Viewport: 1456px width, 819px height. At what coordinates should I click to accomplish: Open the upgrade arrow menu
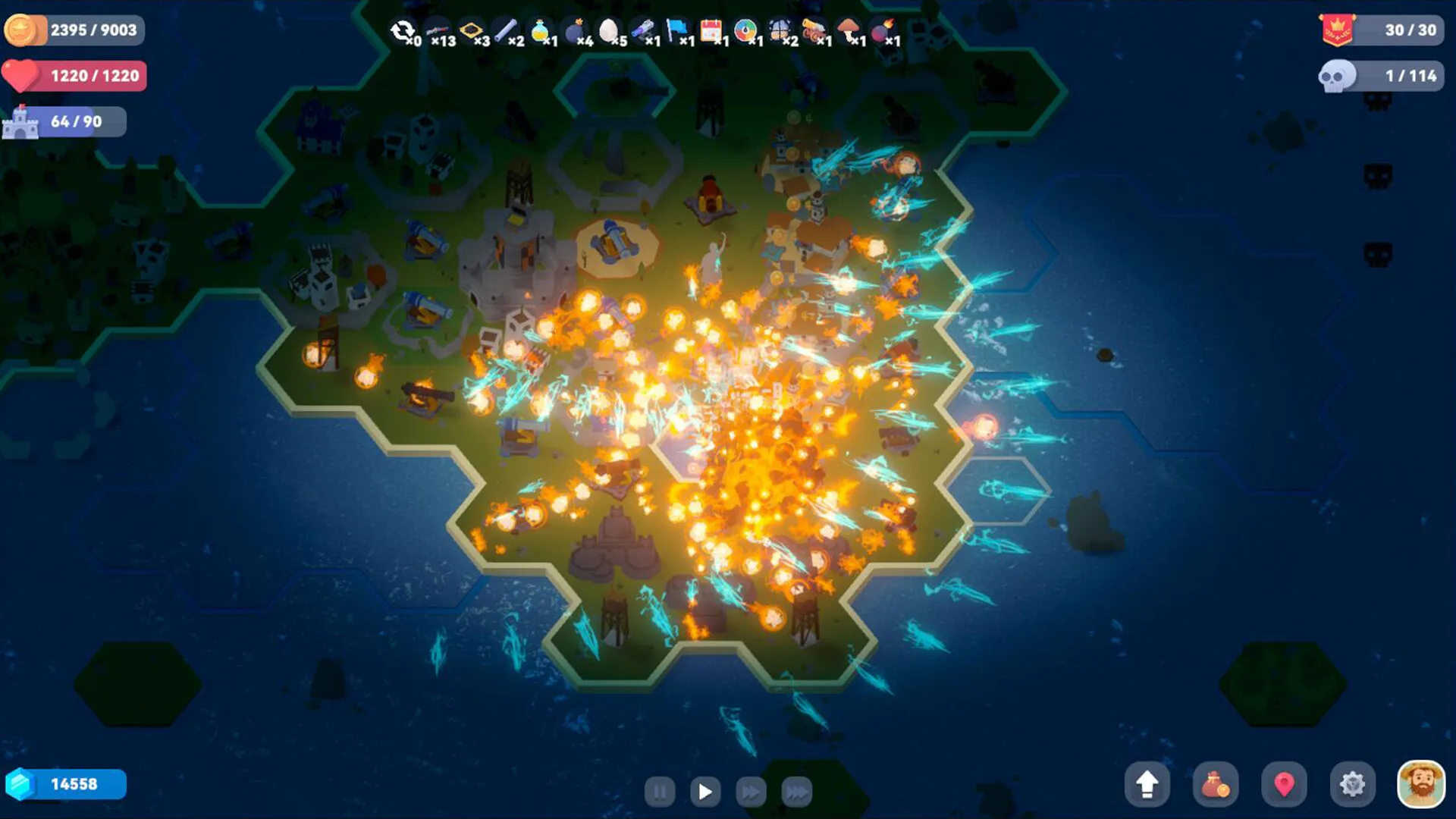pos(1147,784)
